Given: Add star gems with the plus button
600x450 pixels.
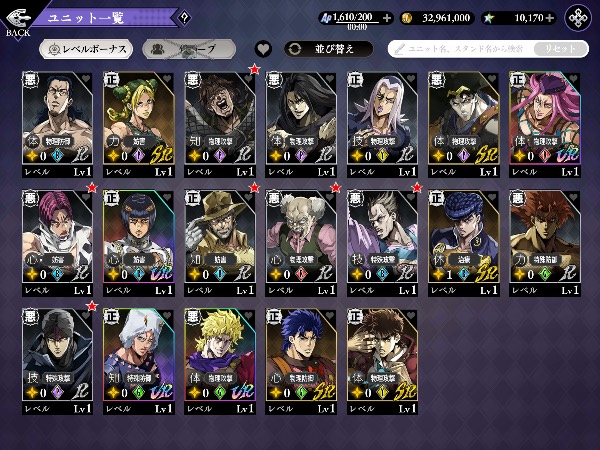Looking at the screenshot, I should (x=549, y=18).
